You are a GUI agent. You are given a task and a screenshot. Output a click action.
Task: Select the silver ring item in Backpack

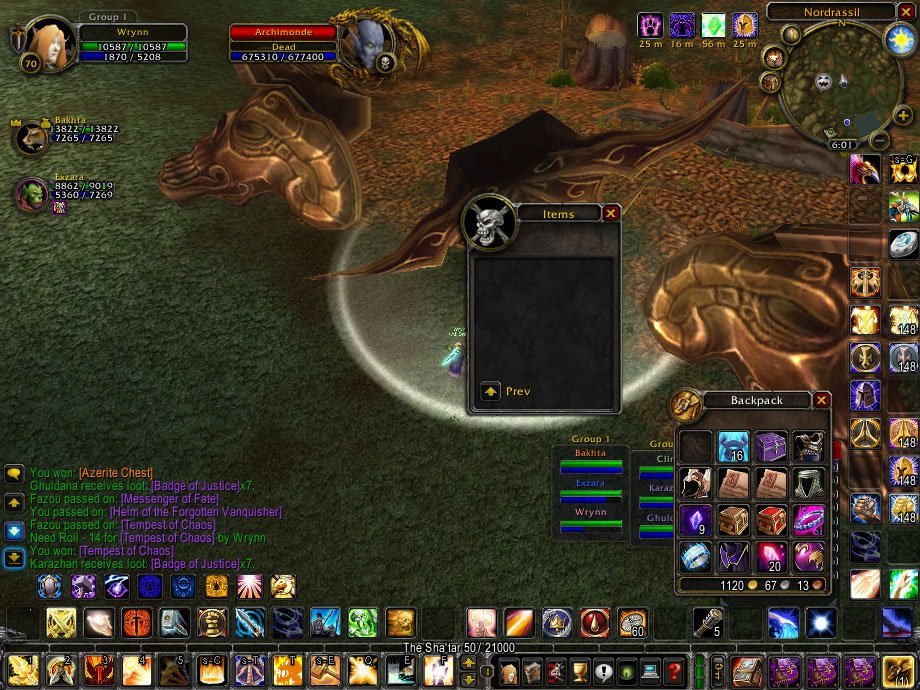click(695, 556)
